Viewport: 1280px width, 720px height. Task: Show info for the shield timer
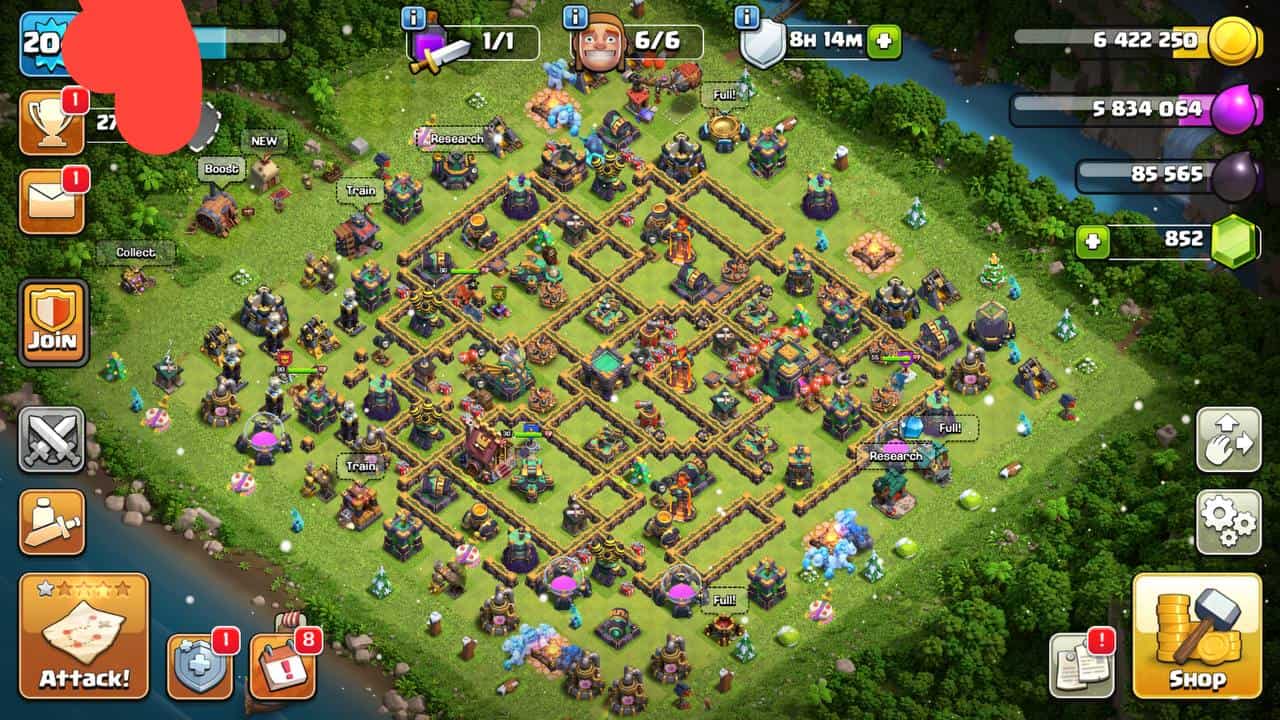pyautogui.click(x=746, y=17)
